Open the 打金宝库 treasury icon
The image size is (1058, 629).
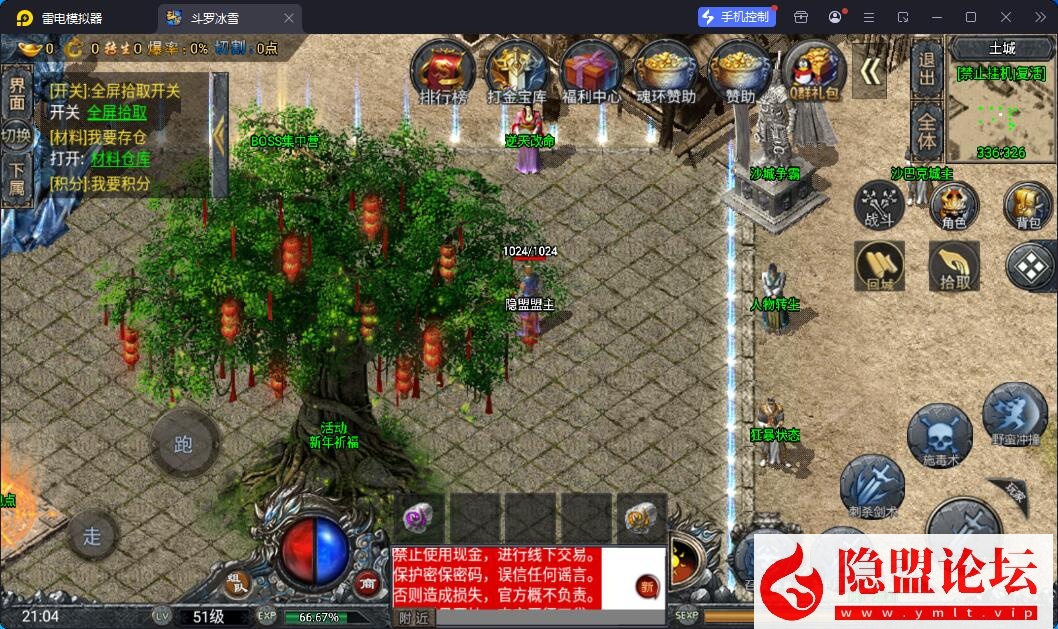pos(517,70)
